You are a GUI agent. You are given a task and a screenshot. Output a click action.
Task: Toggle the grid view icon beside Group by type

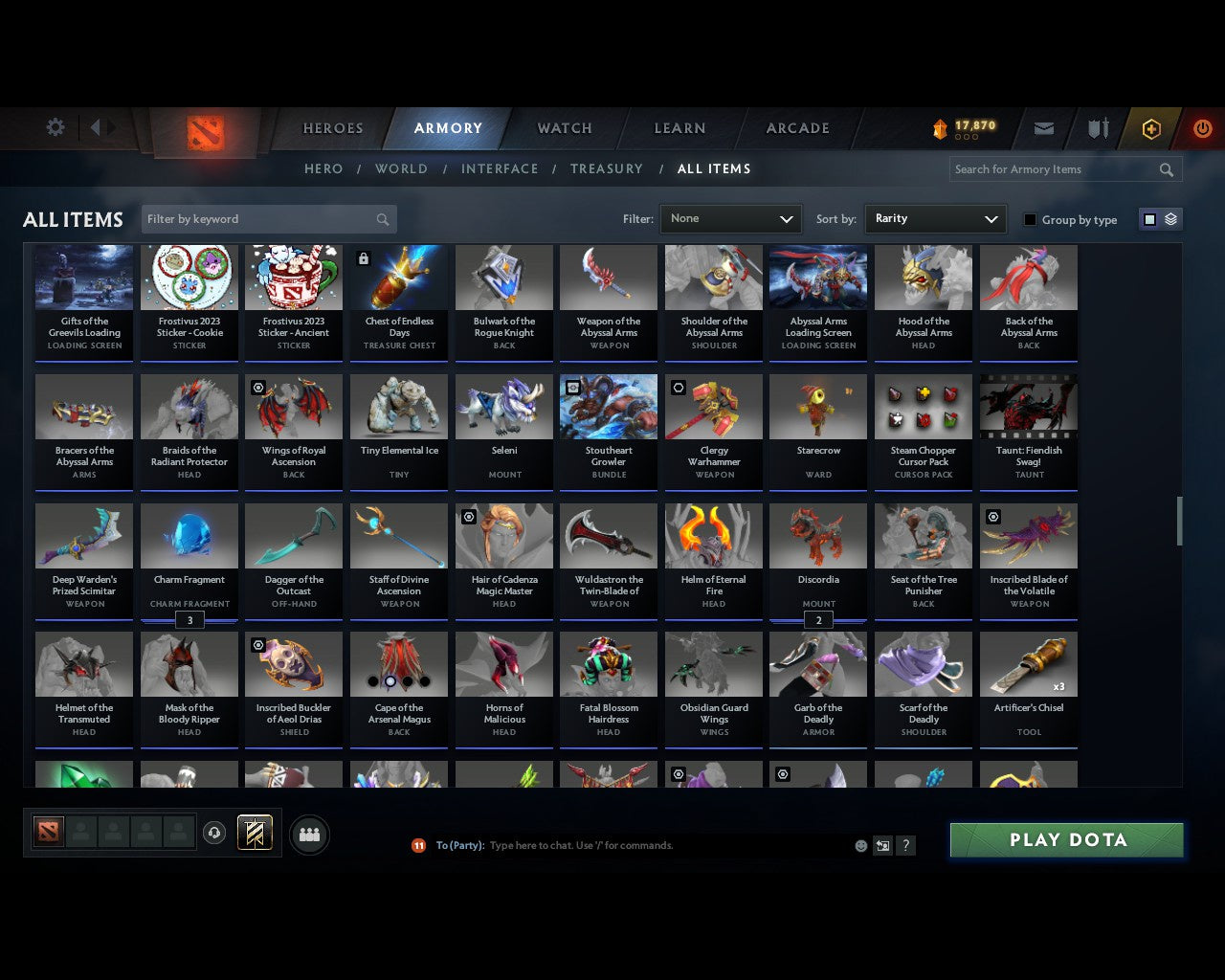[1149, 218]
